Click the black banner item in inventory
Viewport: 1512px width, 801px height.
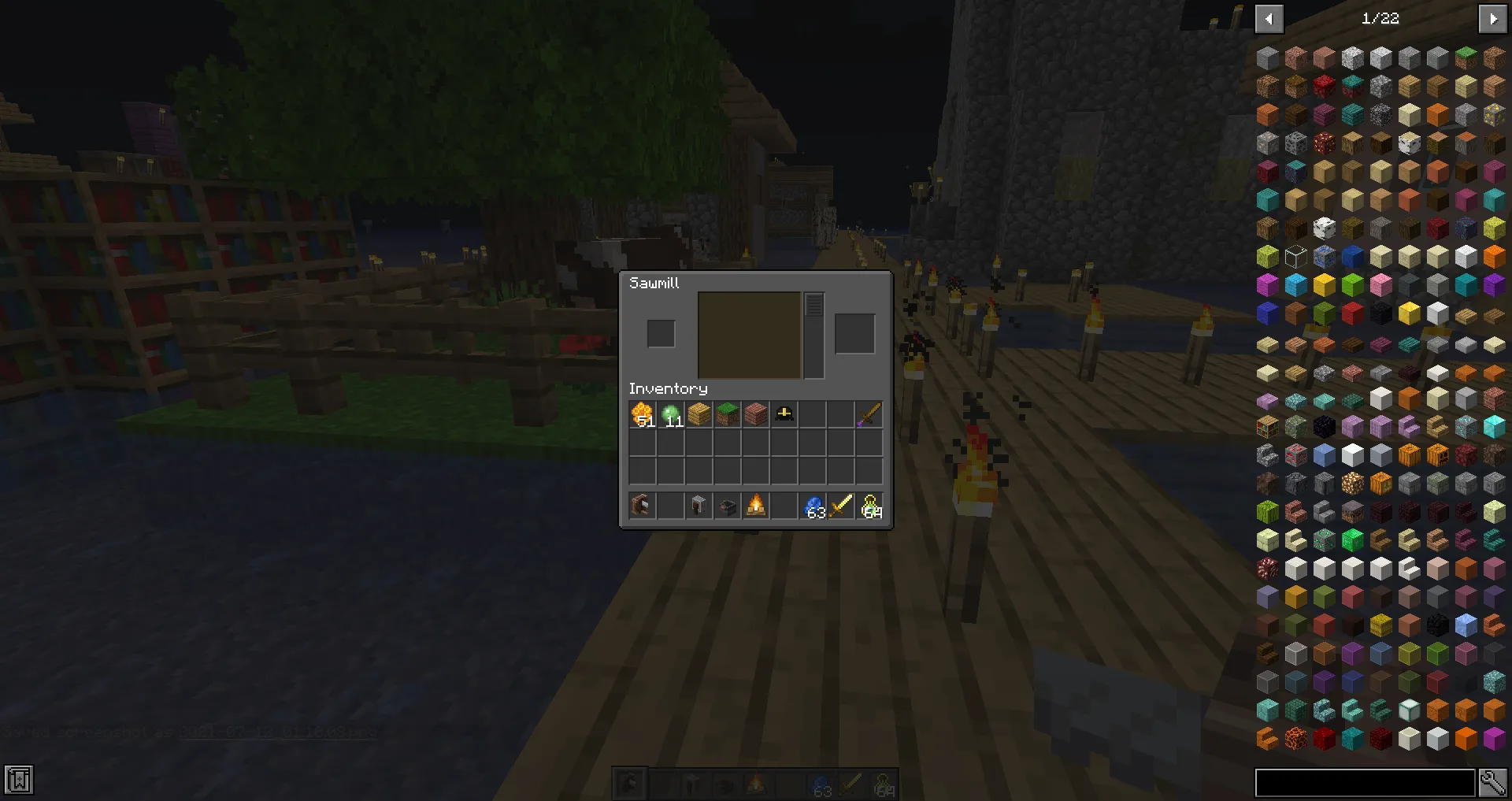pyautogui.click(x=784, y=414)
